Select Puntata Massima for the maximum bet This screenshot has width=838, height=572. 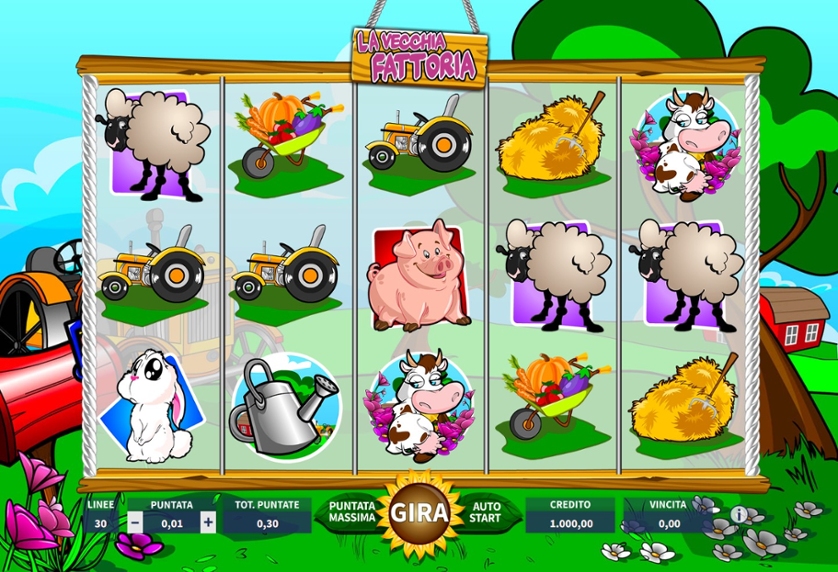(x=351, y=514)
